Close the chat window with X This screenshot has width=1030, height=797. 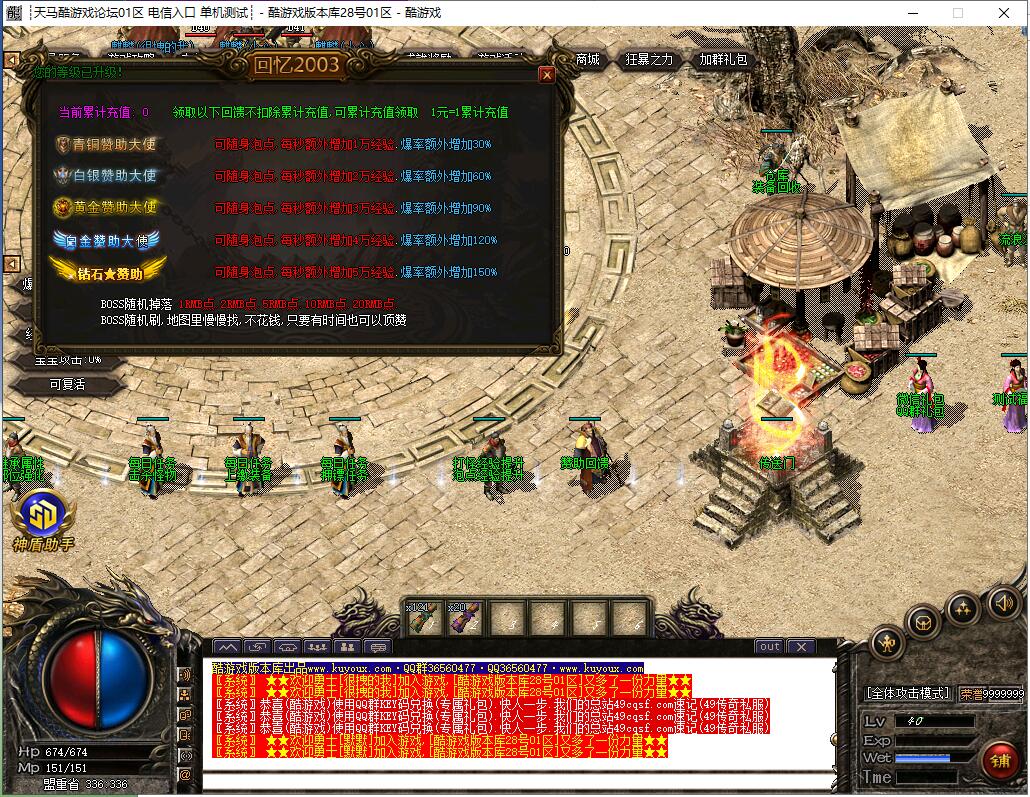[801, 647]
